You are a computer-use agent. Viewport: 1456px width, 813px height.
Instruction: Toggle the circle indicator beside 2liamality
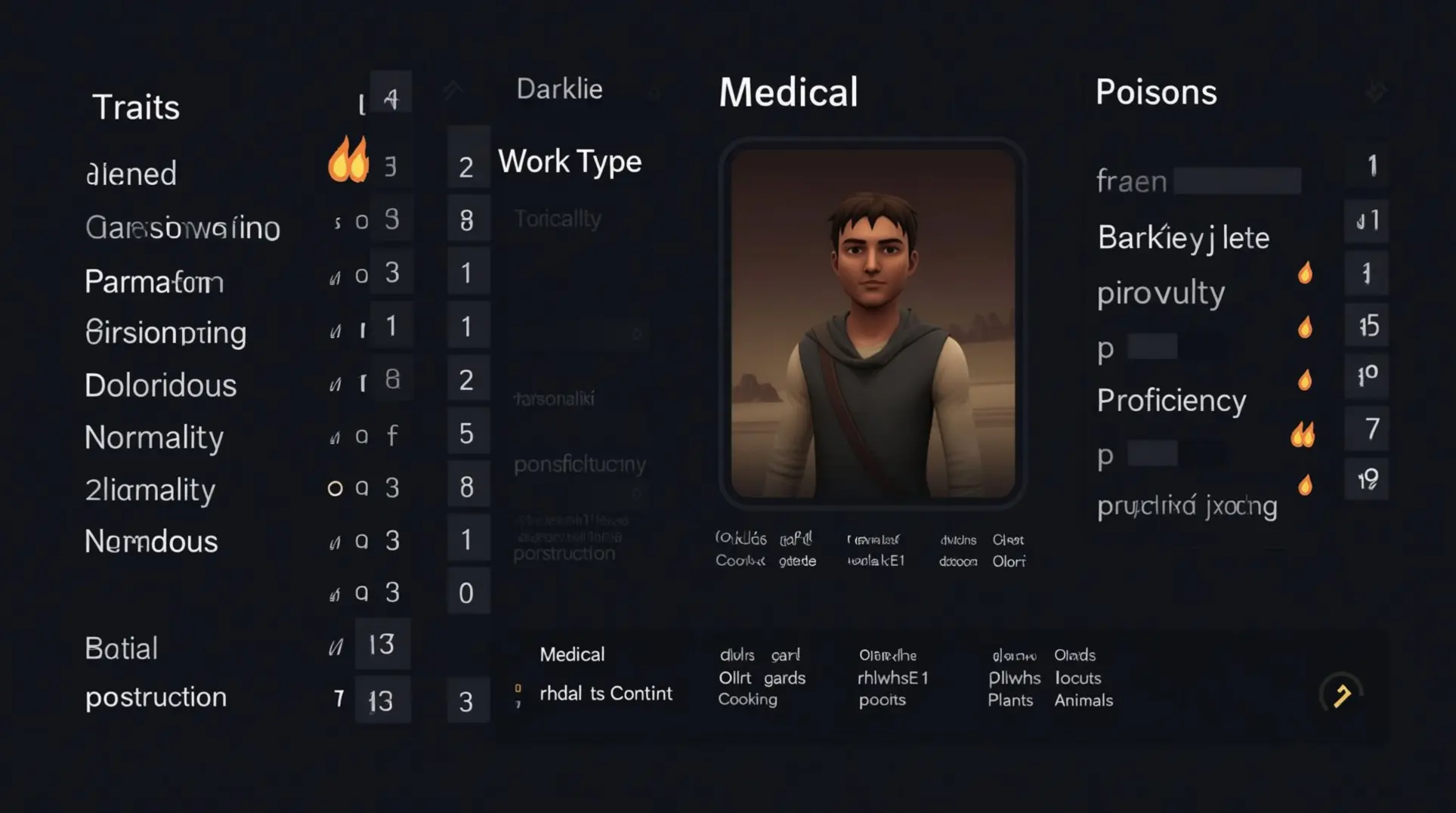pos(335,488)
